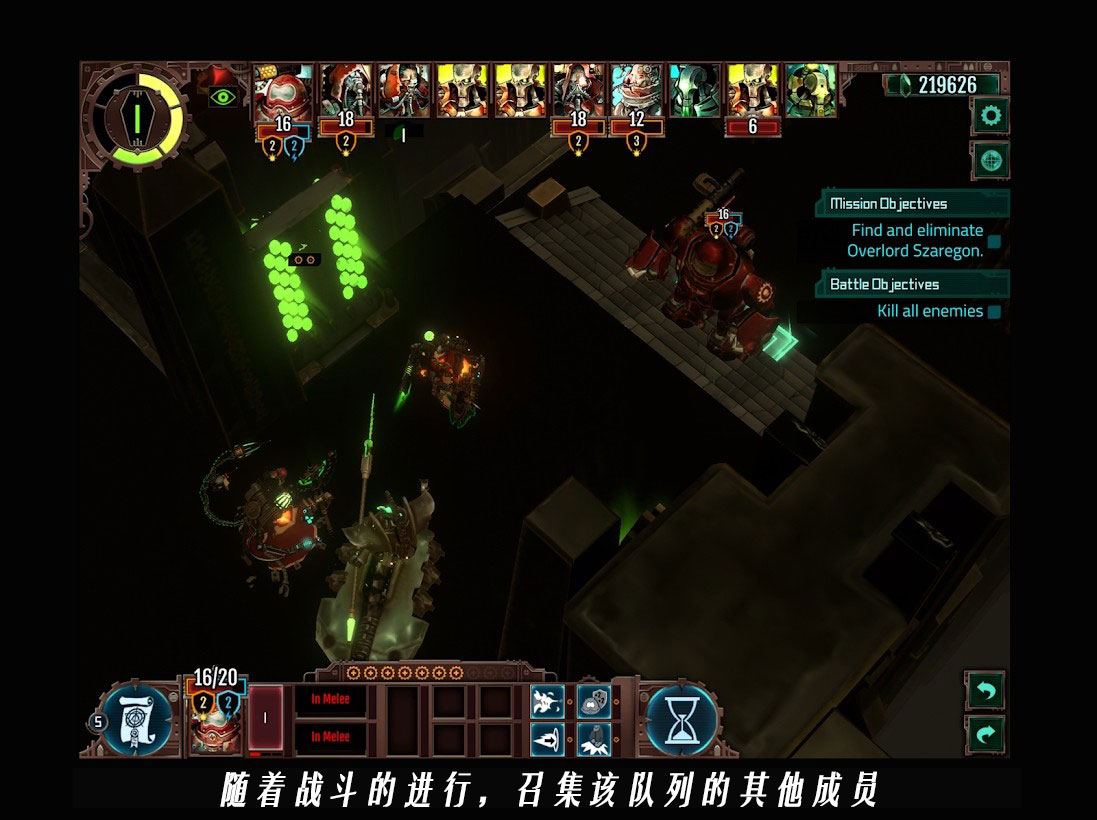Viewport: 1097px width, 820px height.
Task: Activate the hooded figure ability icon
Action: click(594, 739)
